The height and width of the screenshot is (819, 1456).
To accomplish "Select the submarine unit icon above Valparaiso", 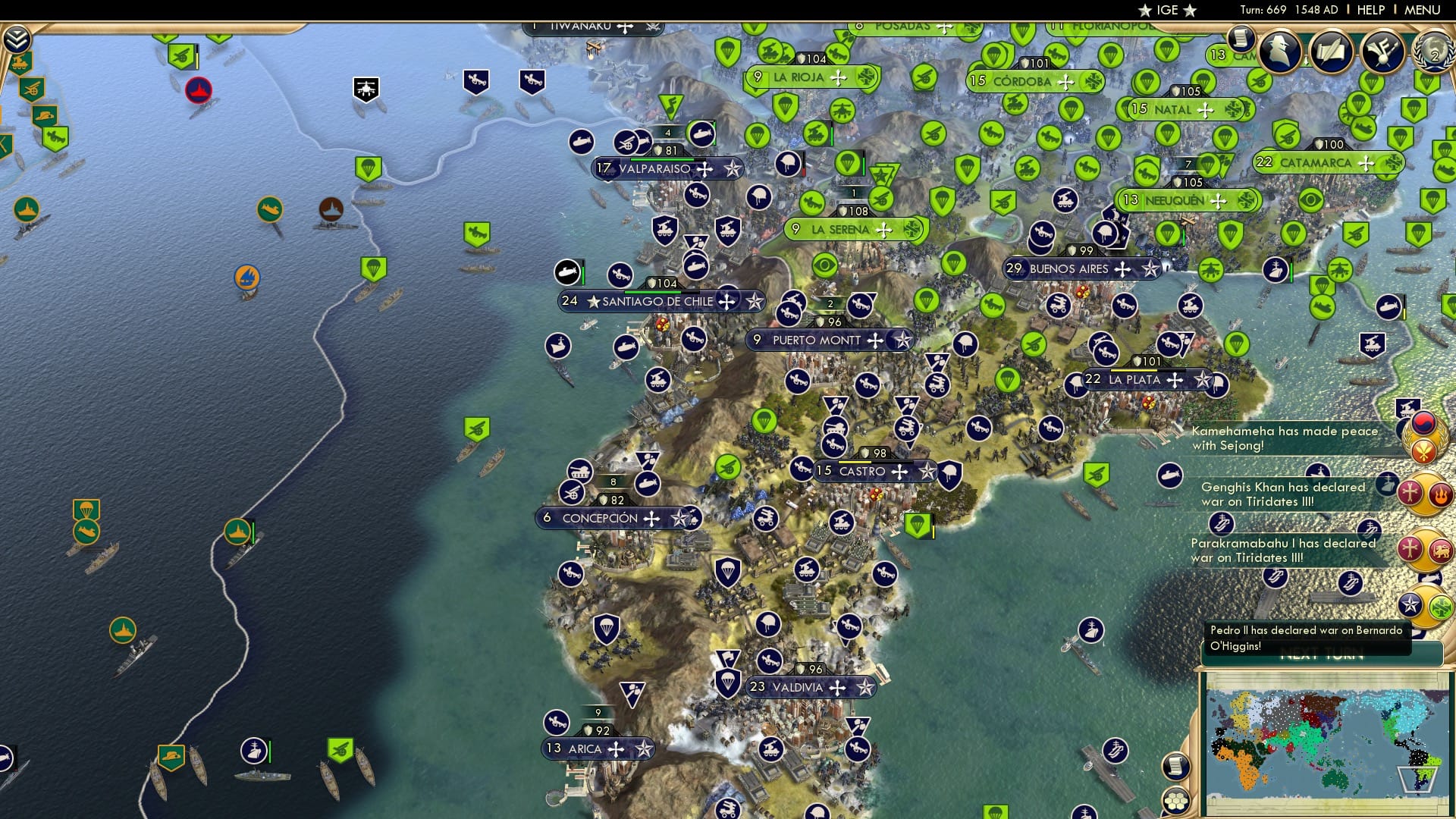I will (x=582, y=142).
